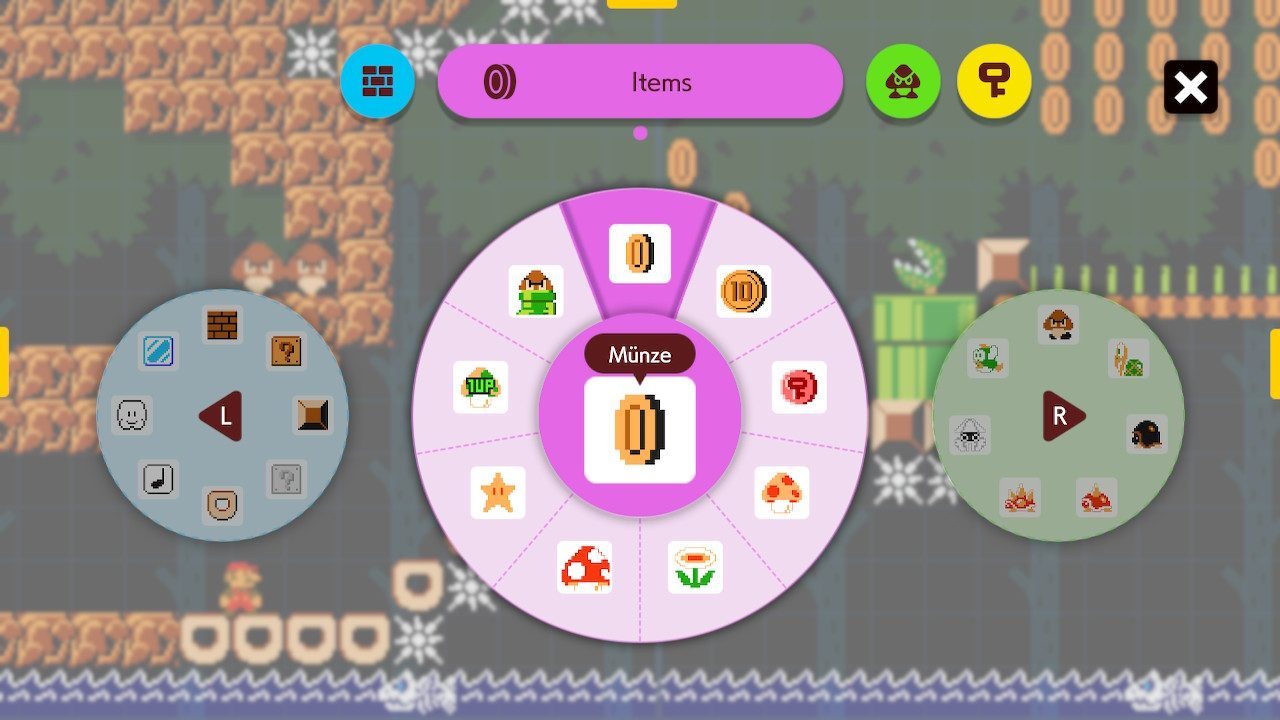Image resolution: width=1280 pixels, height=720 pixels.
Task: Select the Items category pill
Action: [640, 82]
